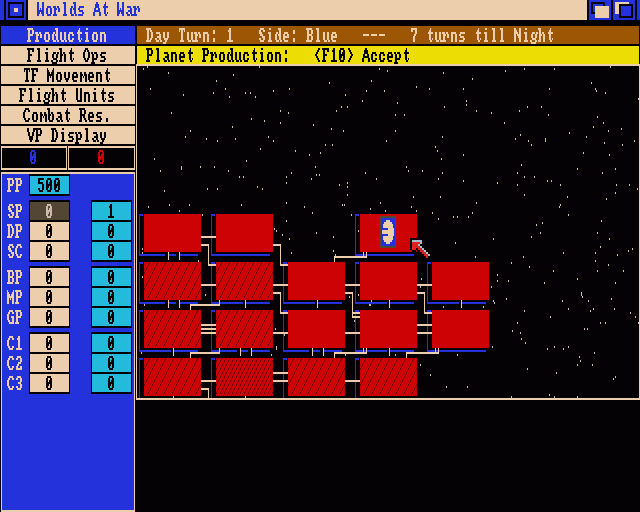Close the Worlds At War window
The image size is (640, 512).
coord(16,11)
